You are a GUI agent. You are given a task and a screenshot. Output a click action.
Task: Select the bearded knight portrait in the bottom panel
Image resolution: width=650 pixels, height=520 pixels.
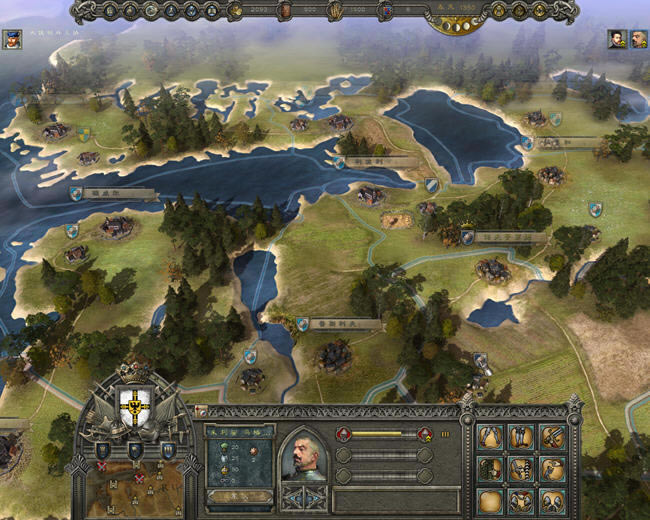click(x=303, y=456)
